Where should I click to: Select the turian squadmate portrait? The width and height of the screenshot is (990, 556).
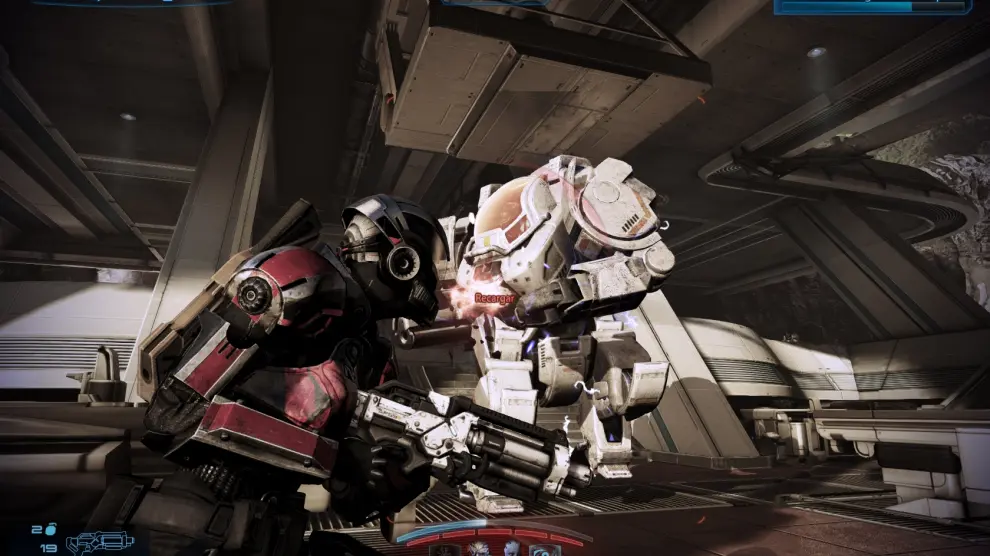pos(478,550)
